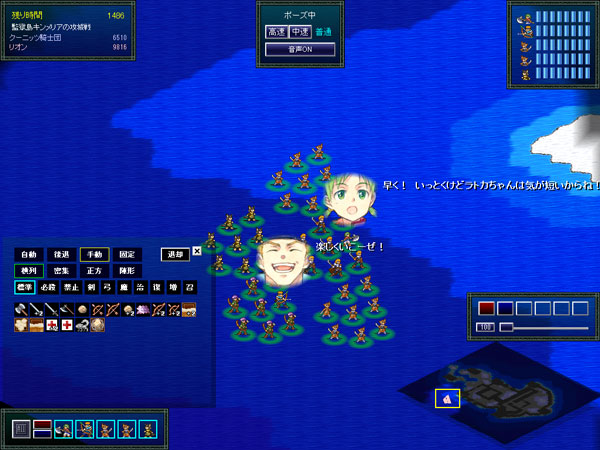Viewport: 600px width, 450px height.
Task: Choose the 後退 (fall back) command
Action: (x=61, y=254)
